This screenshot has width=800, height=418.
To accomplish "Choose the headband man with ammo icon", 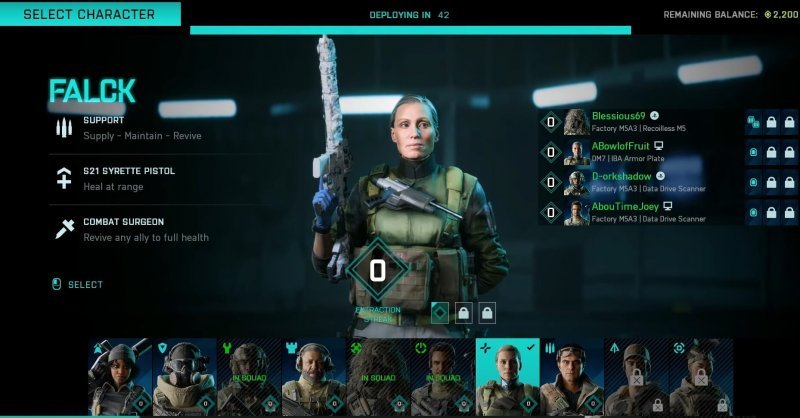I will (x=572, y=377).
